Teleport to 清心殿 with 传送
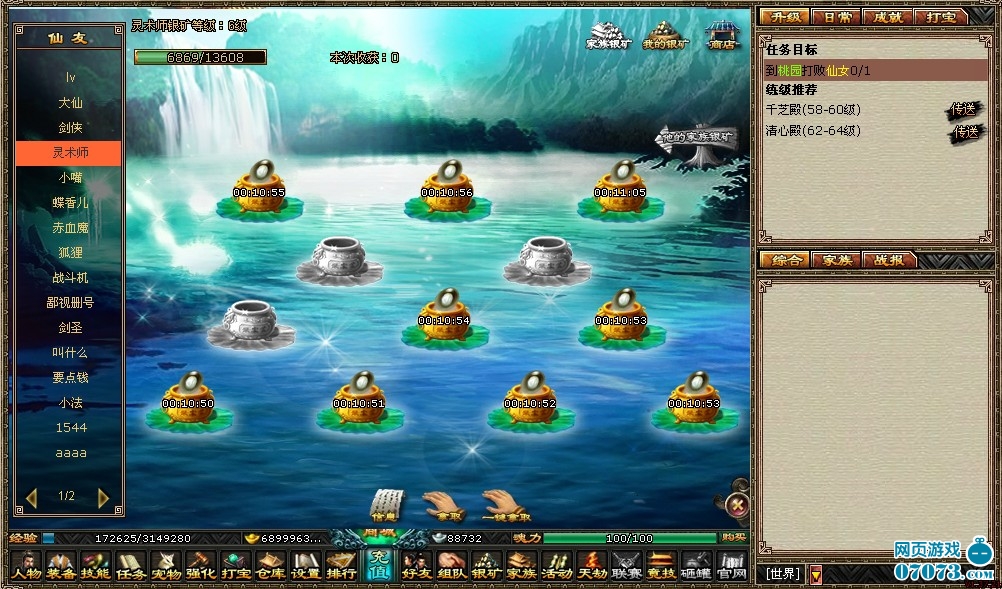Screen dimensions: 1002x589 (x=965, y=131)
